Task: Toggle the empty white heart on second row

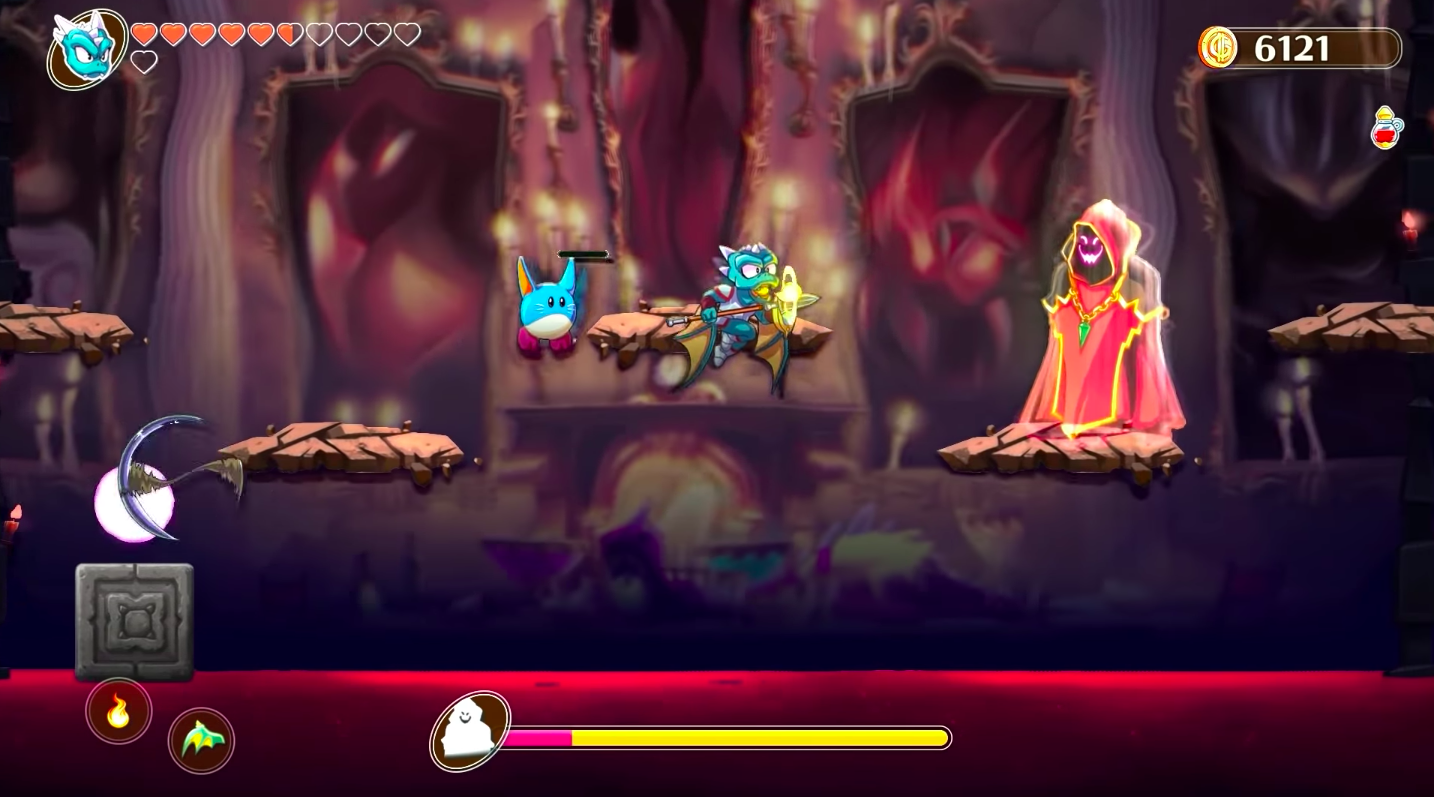Action: tap(146, 62)
